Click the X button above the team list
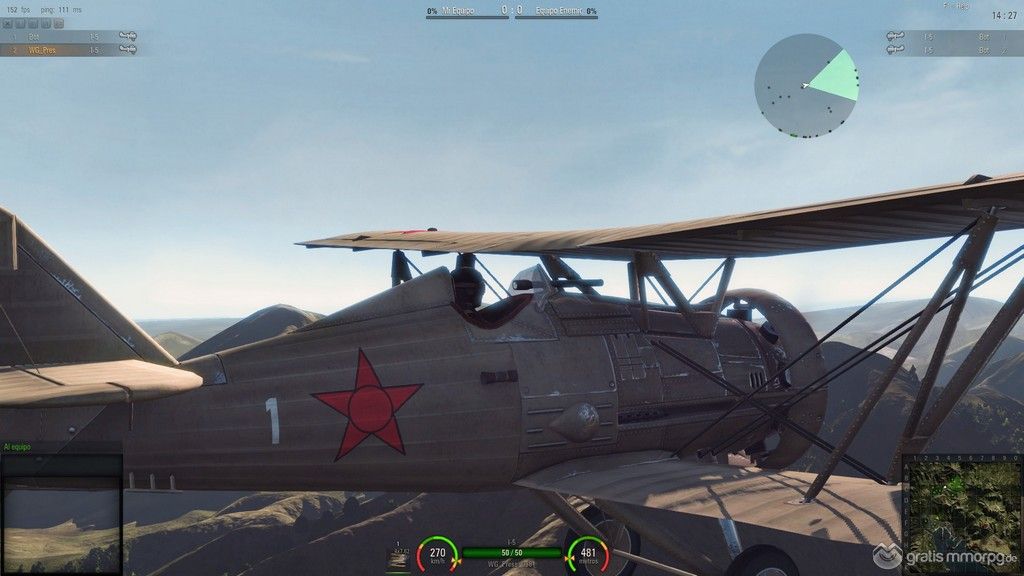 [x=6, y=22]
